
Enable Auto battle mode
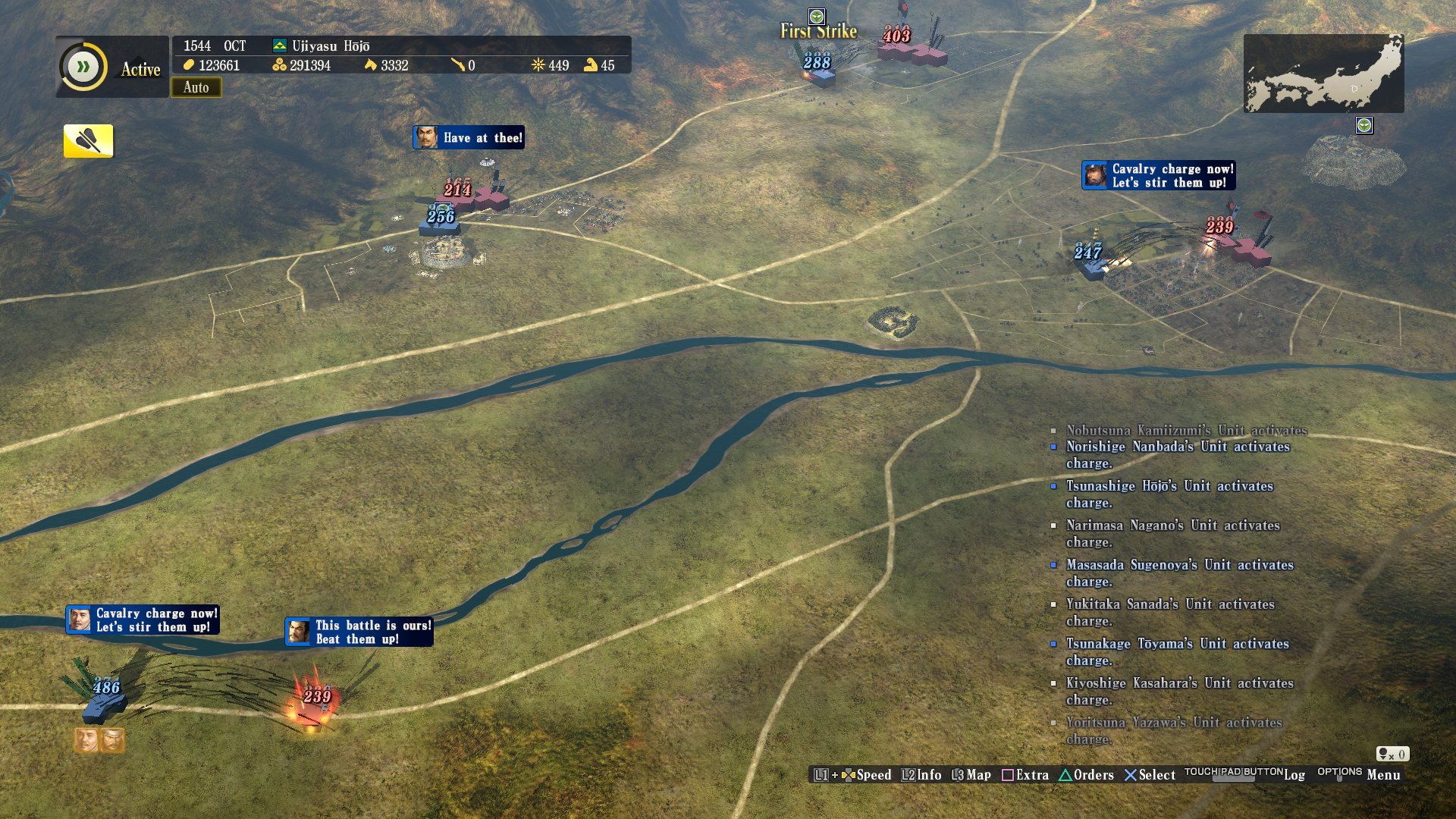tap(196, 88)
